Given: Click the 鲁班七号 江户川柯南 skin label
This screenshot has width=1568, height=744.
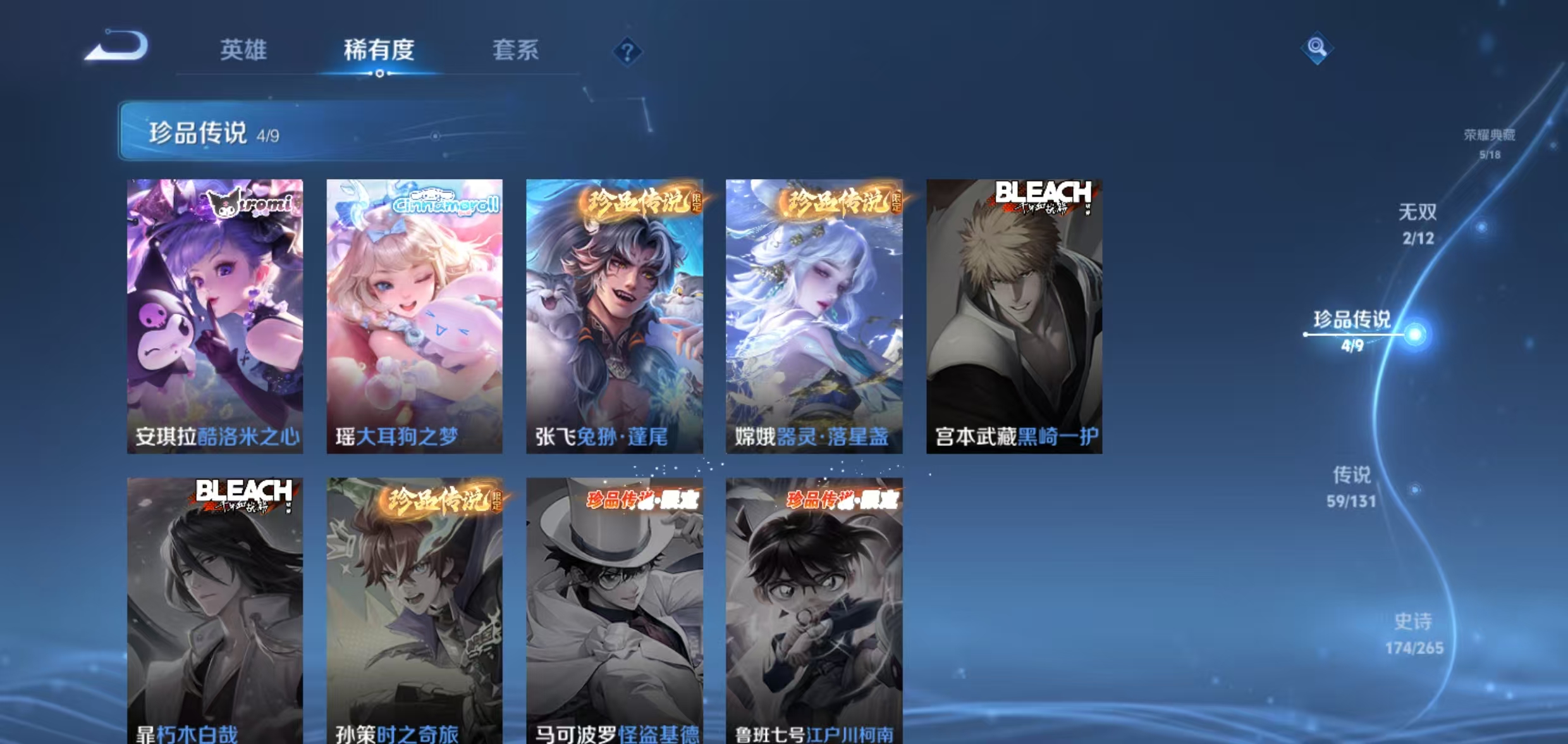Looking at the screenshot, I should tap(816, 735).
